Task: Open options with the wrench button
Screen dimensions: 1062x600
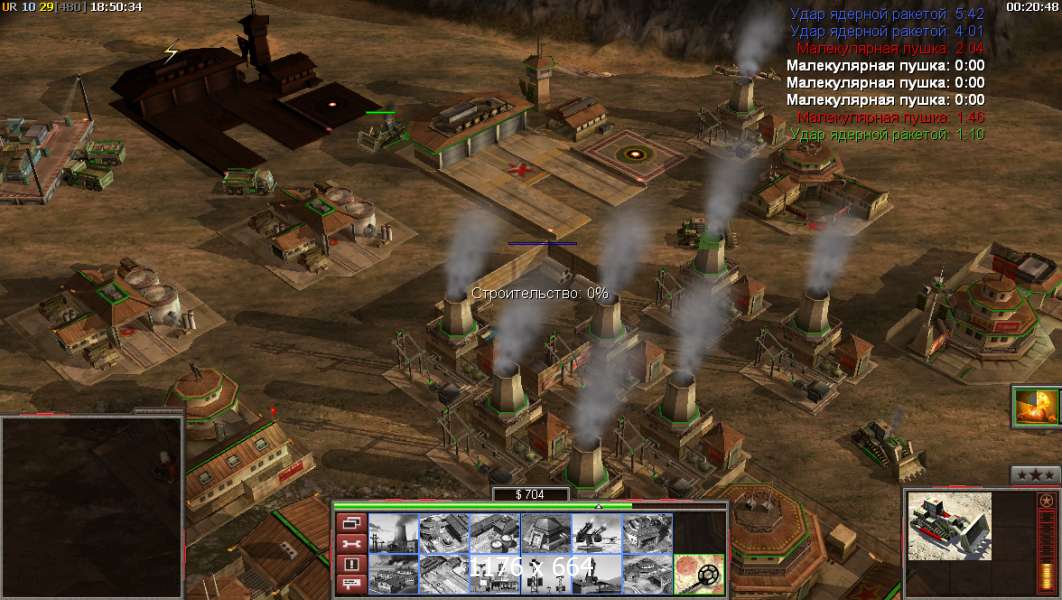Action: pyautogui.click(x=351, y=544)
